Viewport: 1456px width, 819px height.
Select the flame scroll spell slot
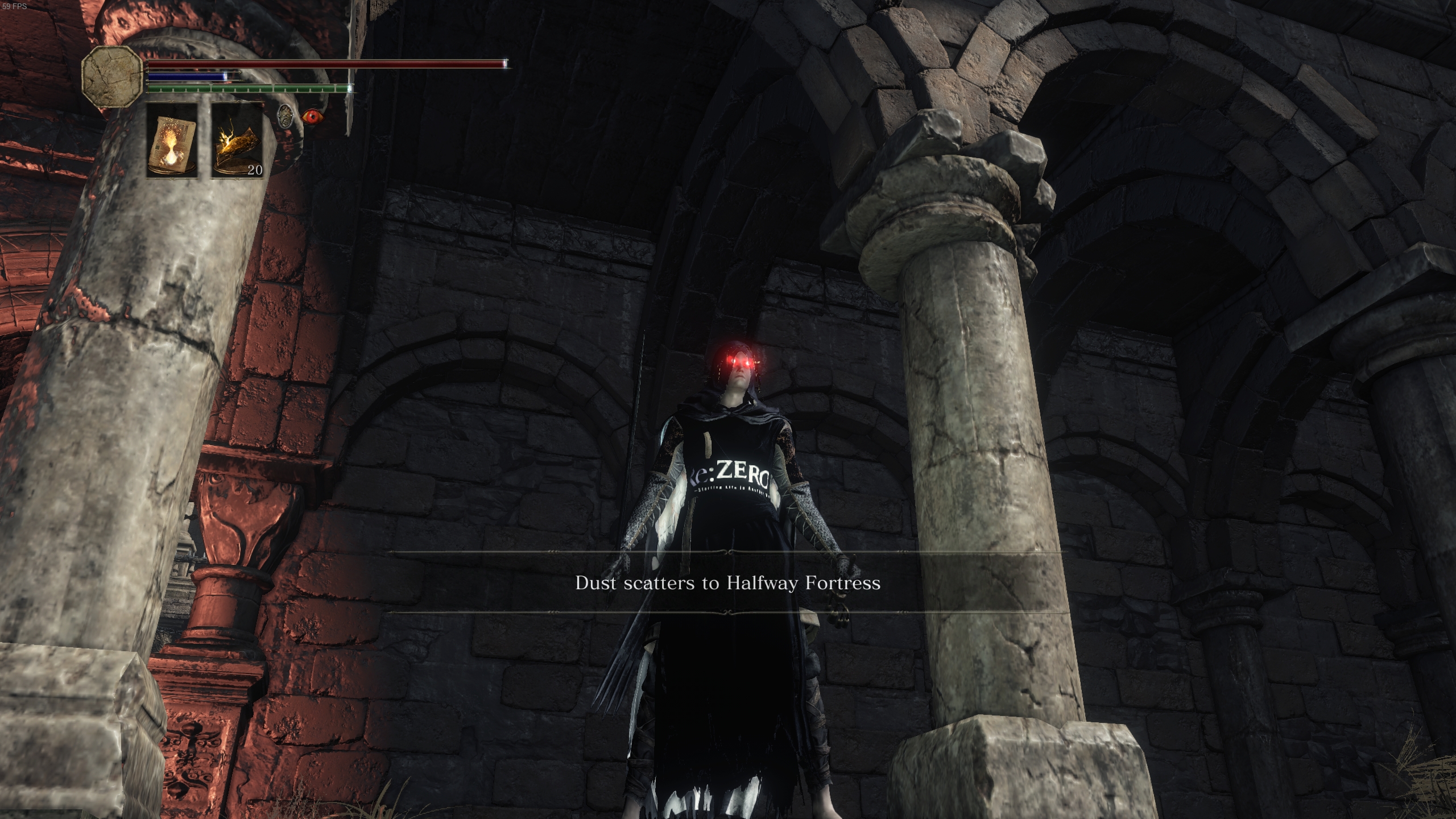point(172,140)
